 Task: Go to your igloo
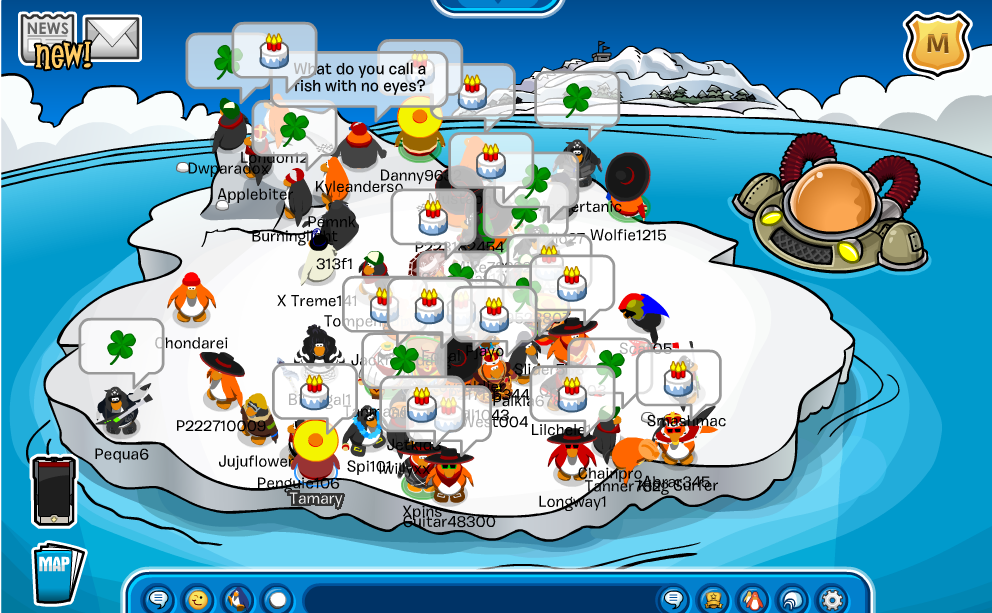[x=791, y=599]
